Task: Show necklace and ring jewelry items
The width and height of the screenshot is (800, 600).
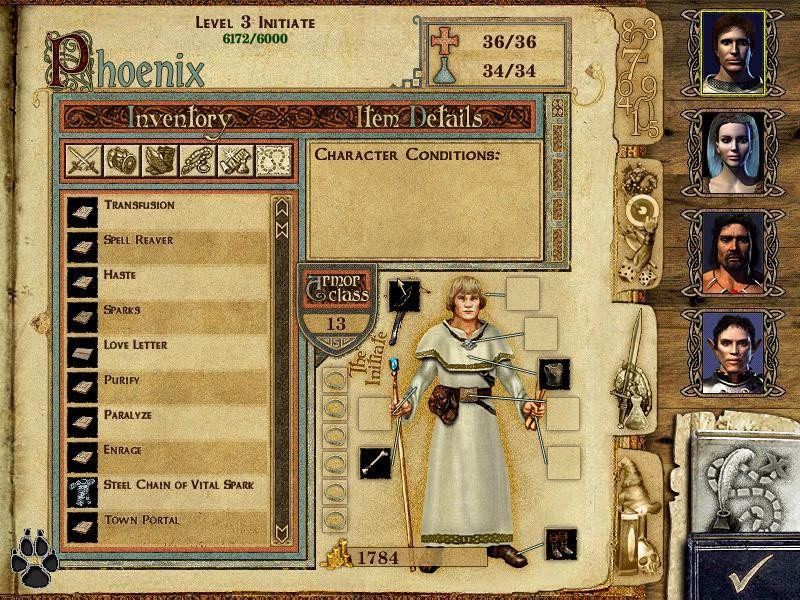Action: tap(198, 161)
